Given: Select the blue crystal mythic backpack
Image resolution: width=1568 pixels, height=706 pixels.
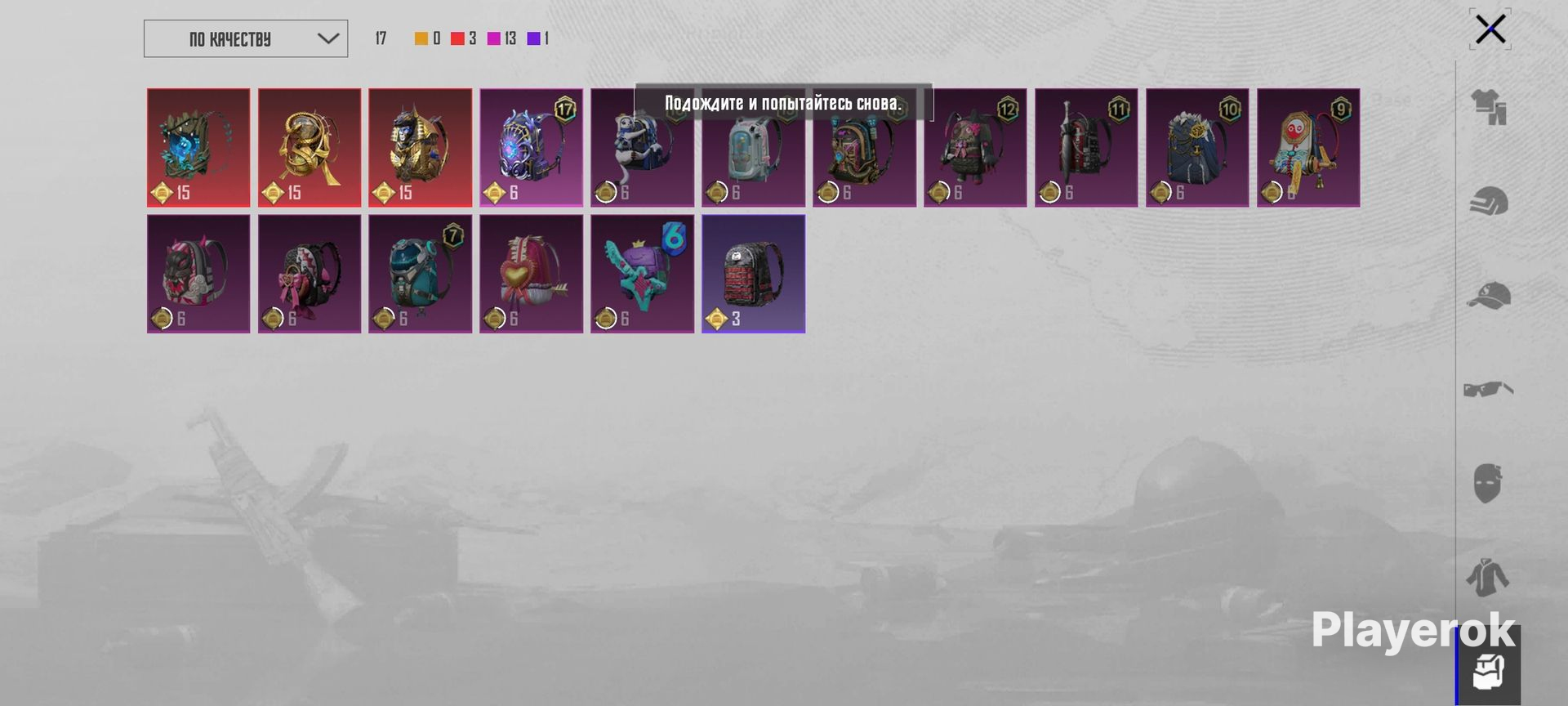Looking at the screenshot, I should [198, 147].
